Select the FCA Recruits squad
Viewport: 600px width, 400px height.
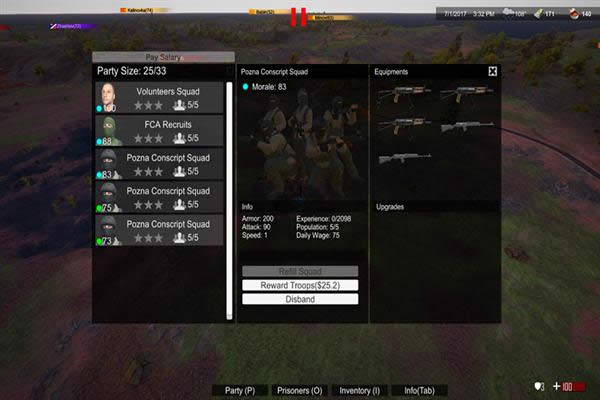tap(160, 131)
